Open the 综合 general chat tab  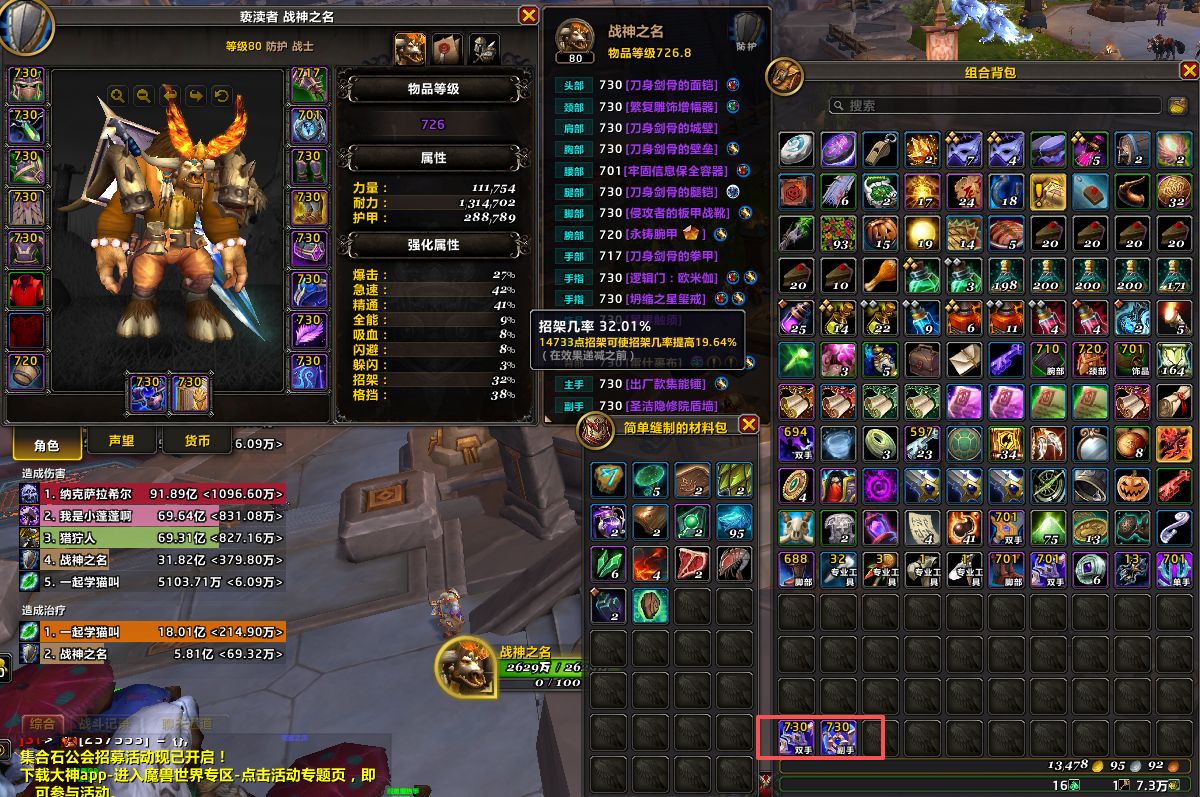point(43,723)
